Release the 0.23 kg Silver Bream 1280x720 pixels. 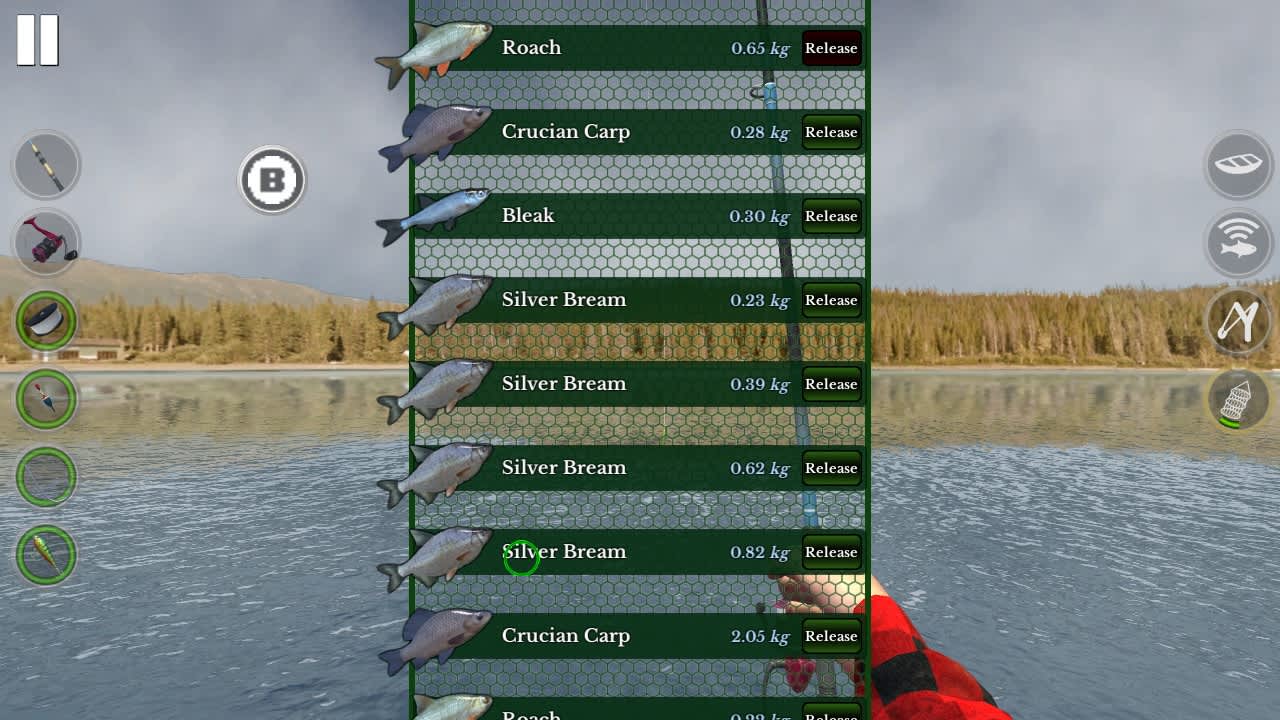tap(831, 300)
